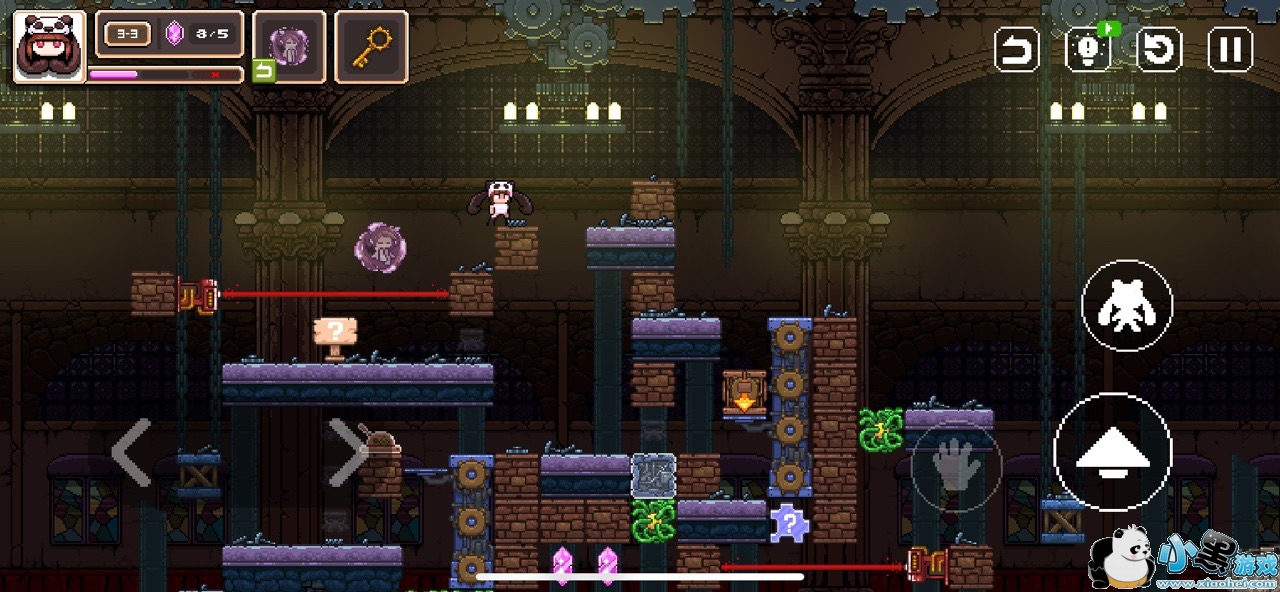Tap the jump up-arrow button
The image size is (1280, 592).
click(1113, 453)
